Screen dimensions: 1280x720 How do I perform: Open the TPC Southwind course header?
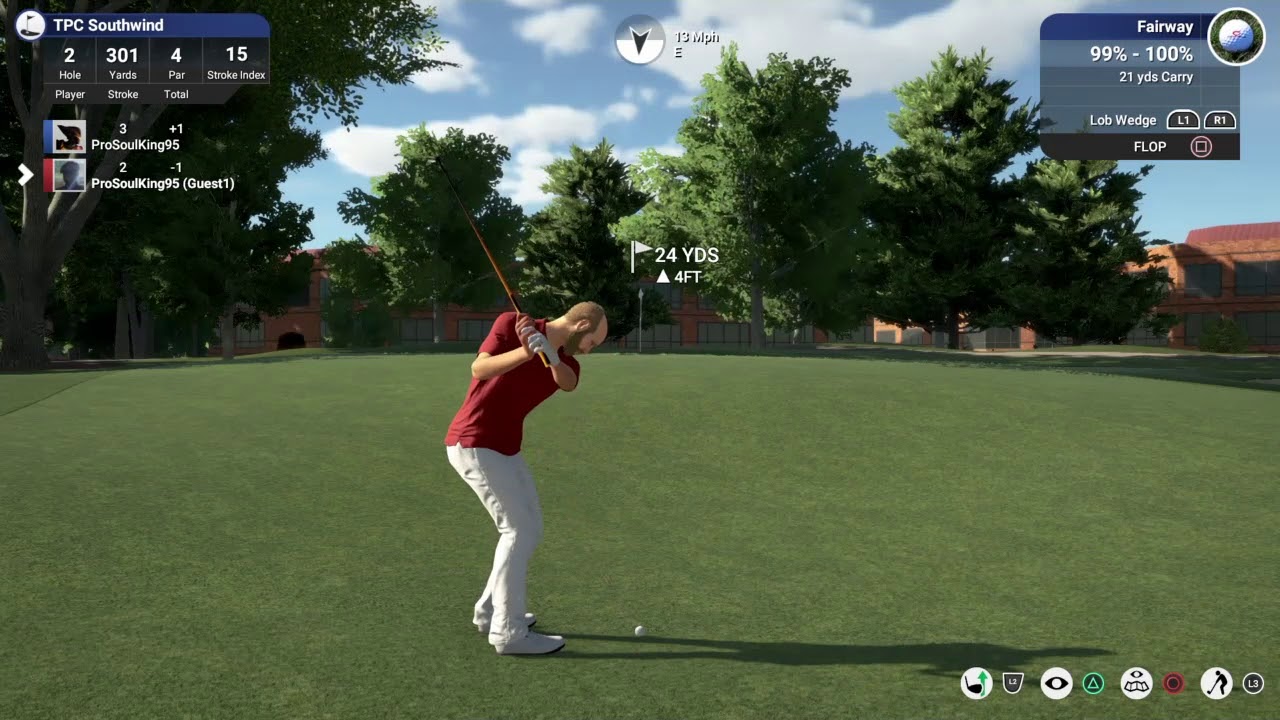(108, 25)
